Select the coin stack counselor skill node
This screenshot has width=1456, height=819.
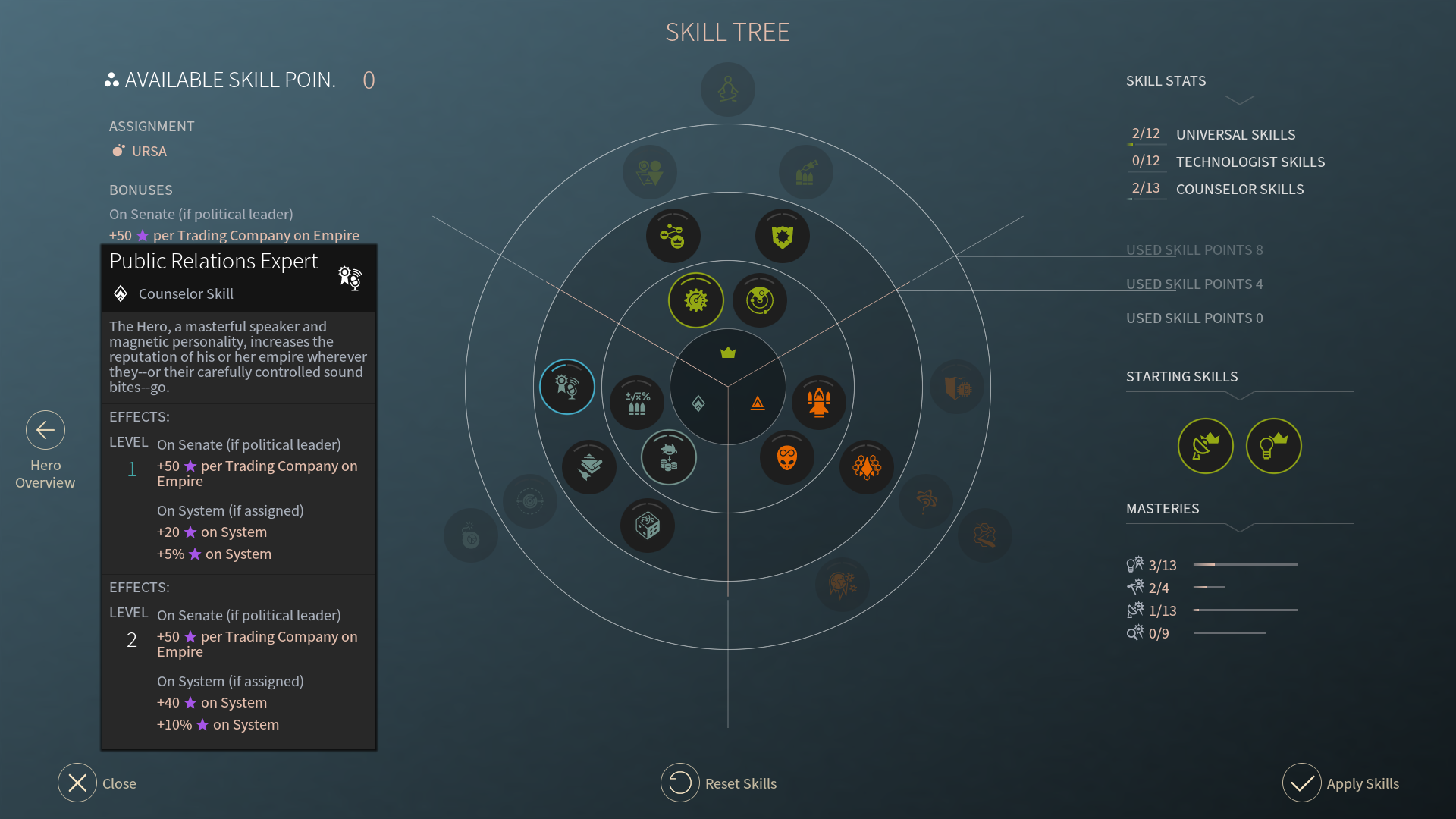(669, 458)
